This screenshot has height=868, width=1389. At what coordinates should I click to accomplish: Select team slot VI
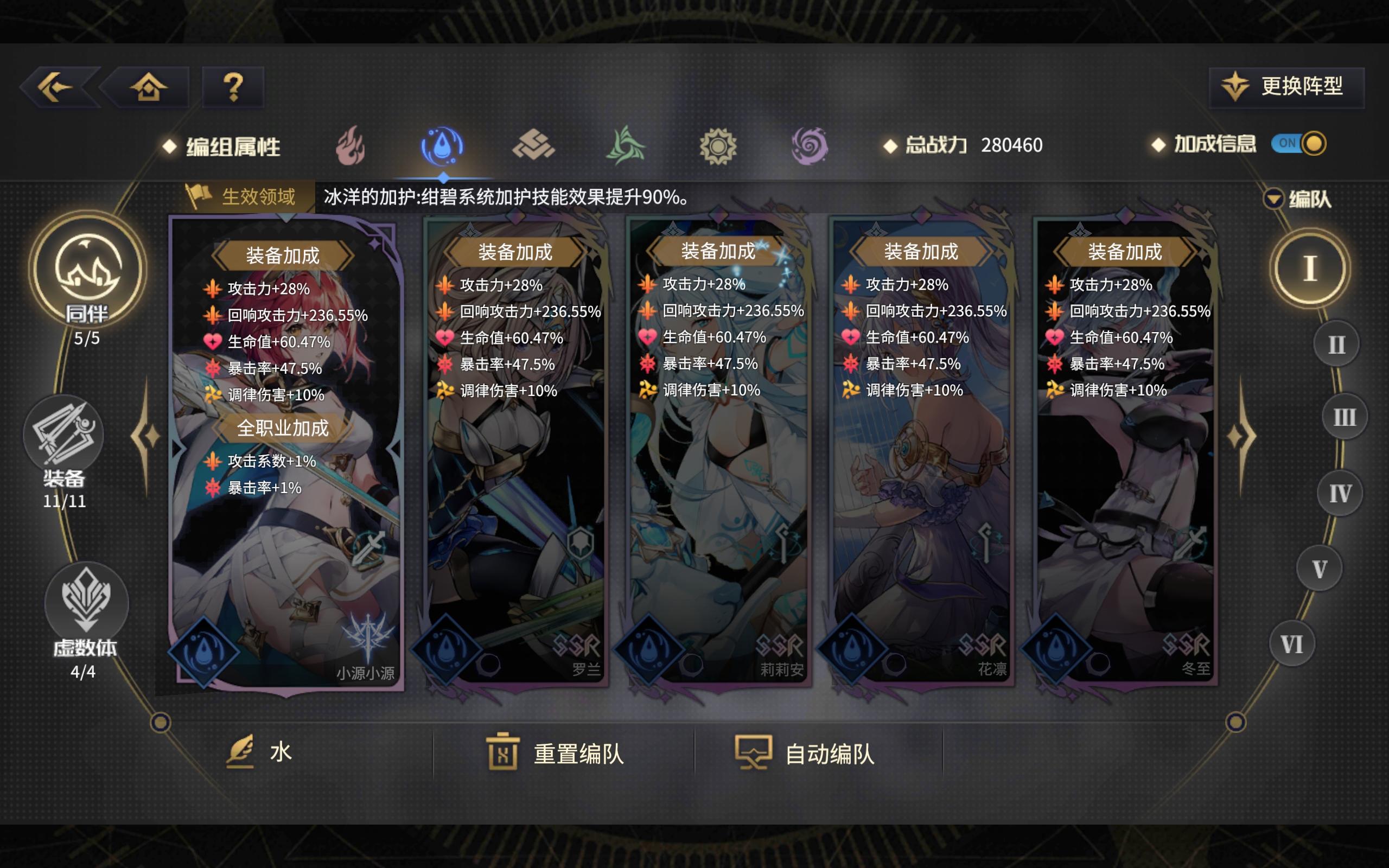[1292, 644]
